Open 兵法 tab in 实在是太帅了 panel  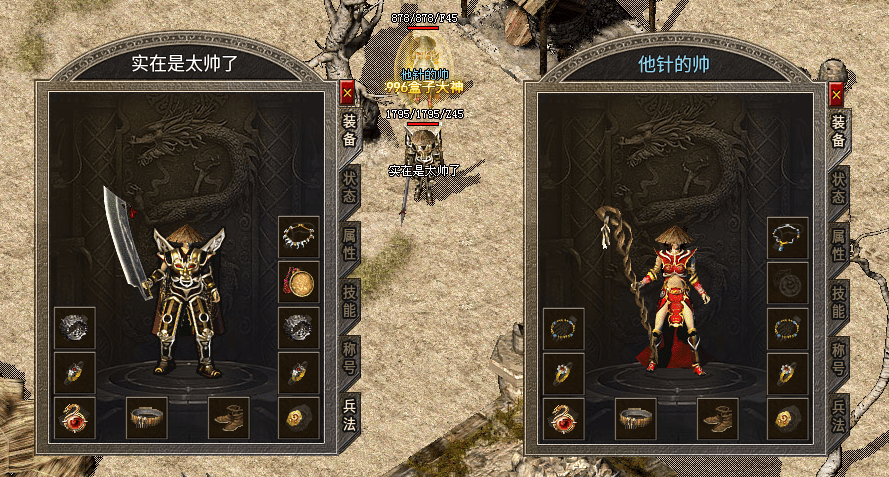350,414
